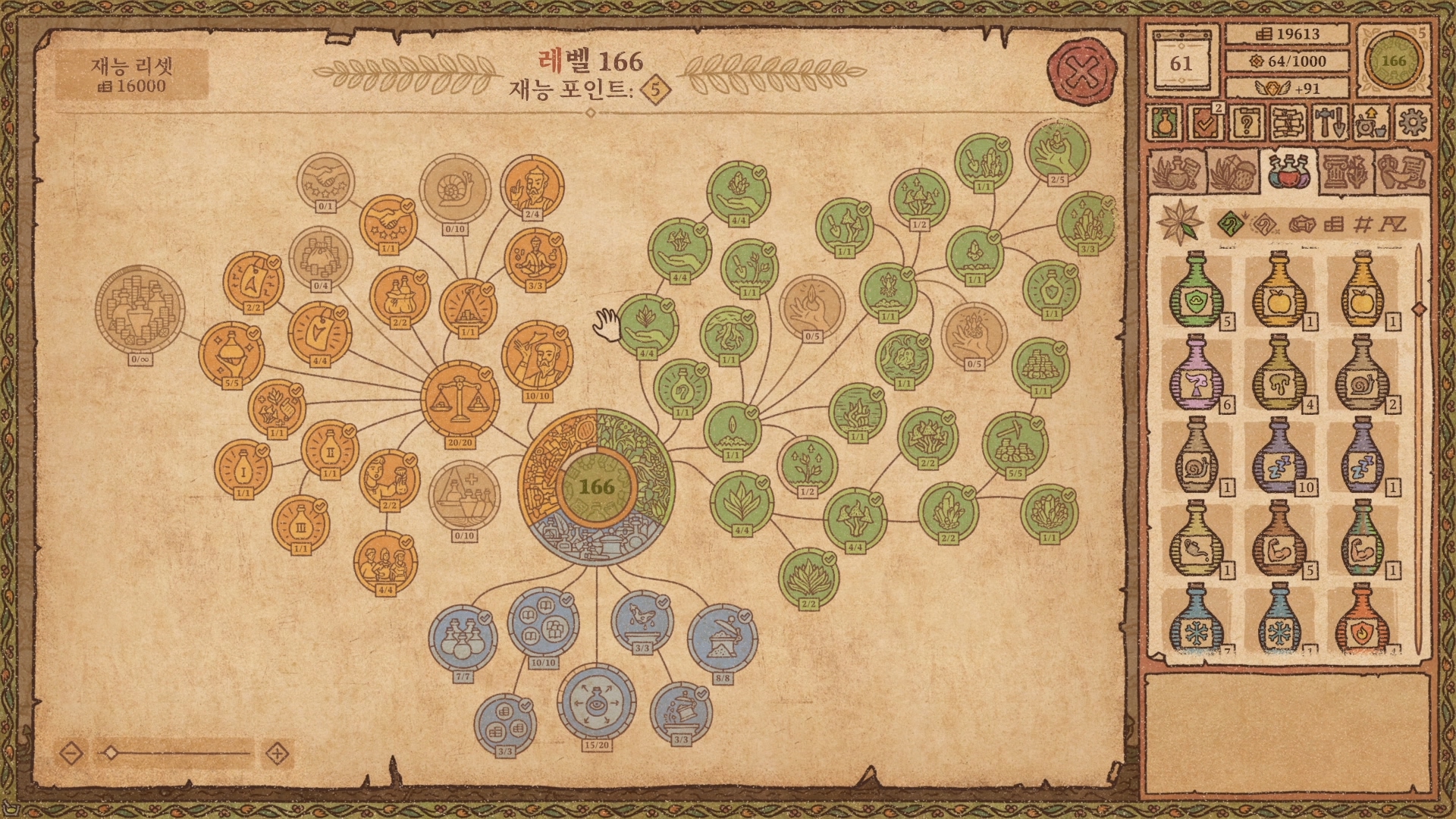Zoom out the talent tree with the minus button
The image size is (1456, 819).
click(71, 754)
